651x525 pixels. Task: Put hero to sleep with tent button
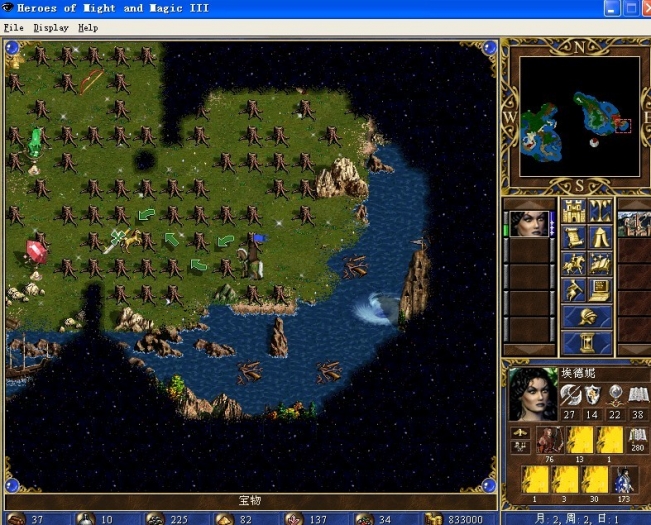601,237
